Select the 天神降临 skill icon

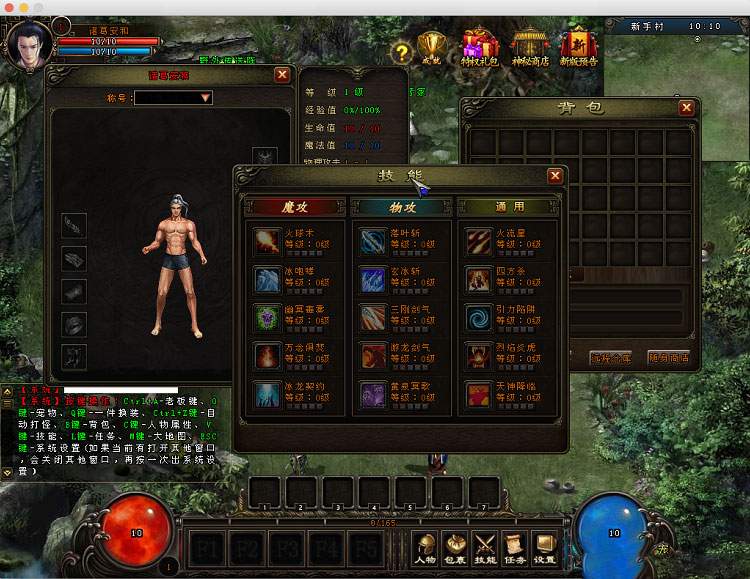[478, 393]
